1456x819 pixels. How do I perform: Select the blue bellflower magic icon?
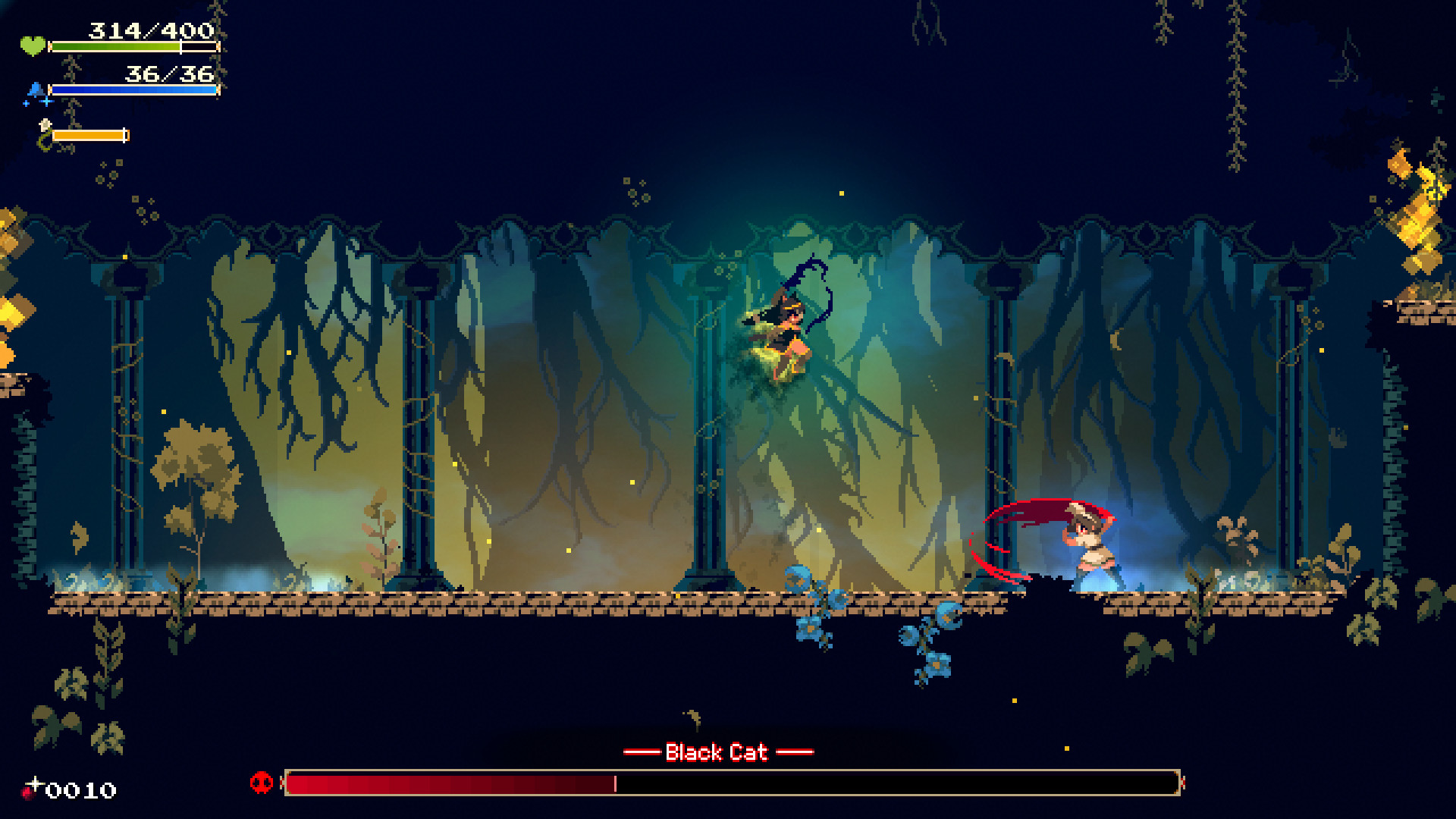tap(36, 89)
